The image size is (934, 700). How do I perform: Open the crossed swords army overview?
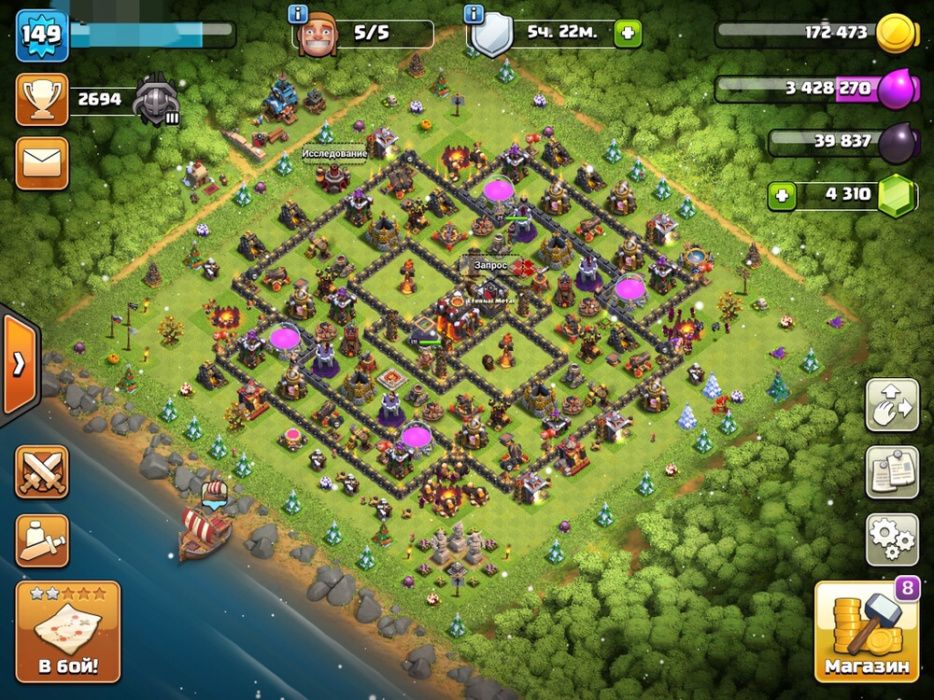(42, 472)
